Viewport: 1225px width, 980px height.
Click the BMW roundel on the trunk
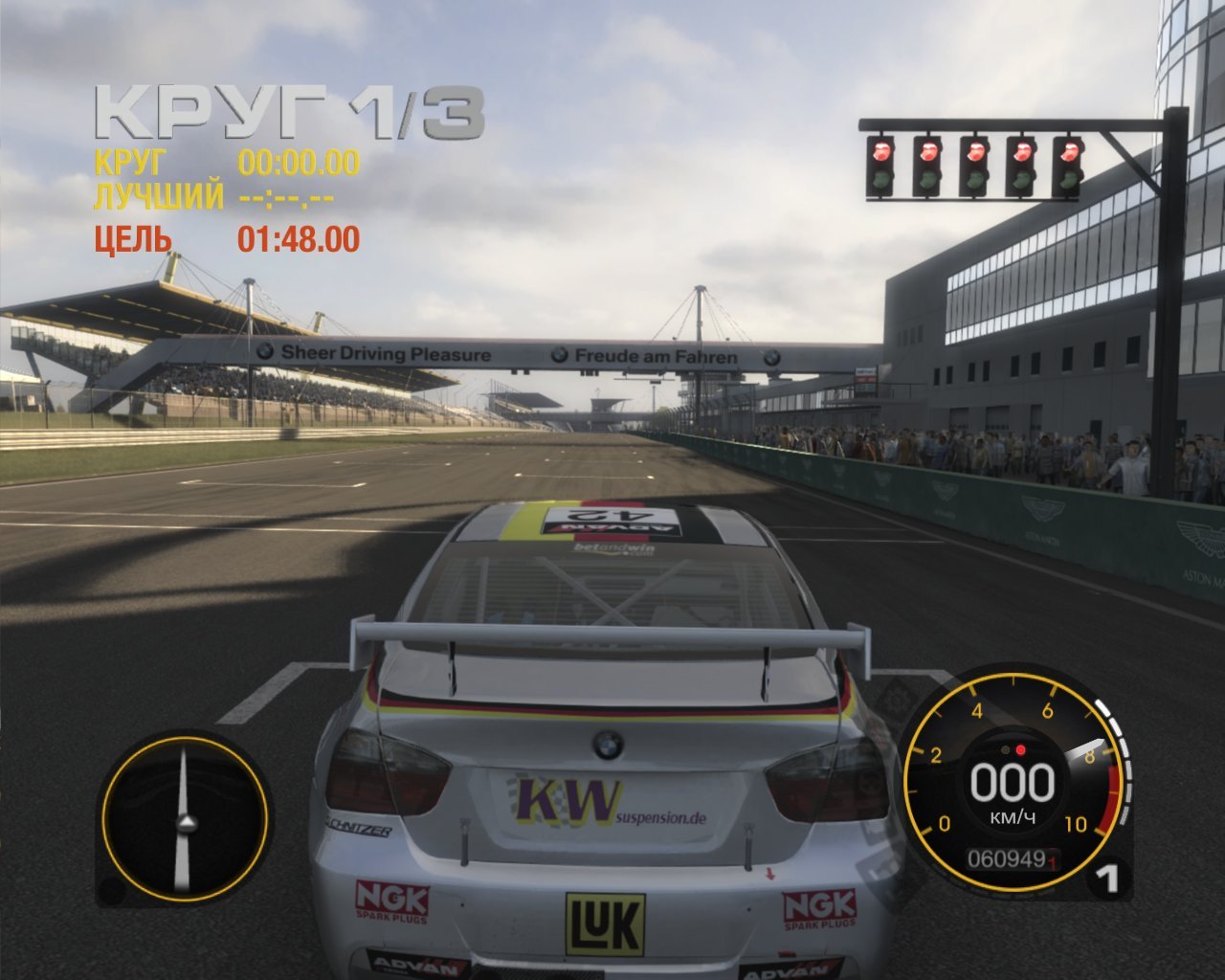click(x=609, y=745)
